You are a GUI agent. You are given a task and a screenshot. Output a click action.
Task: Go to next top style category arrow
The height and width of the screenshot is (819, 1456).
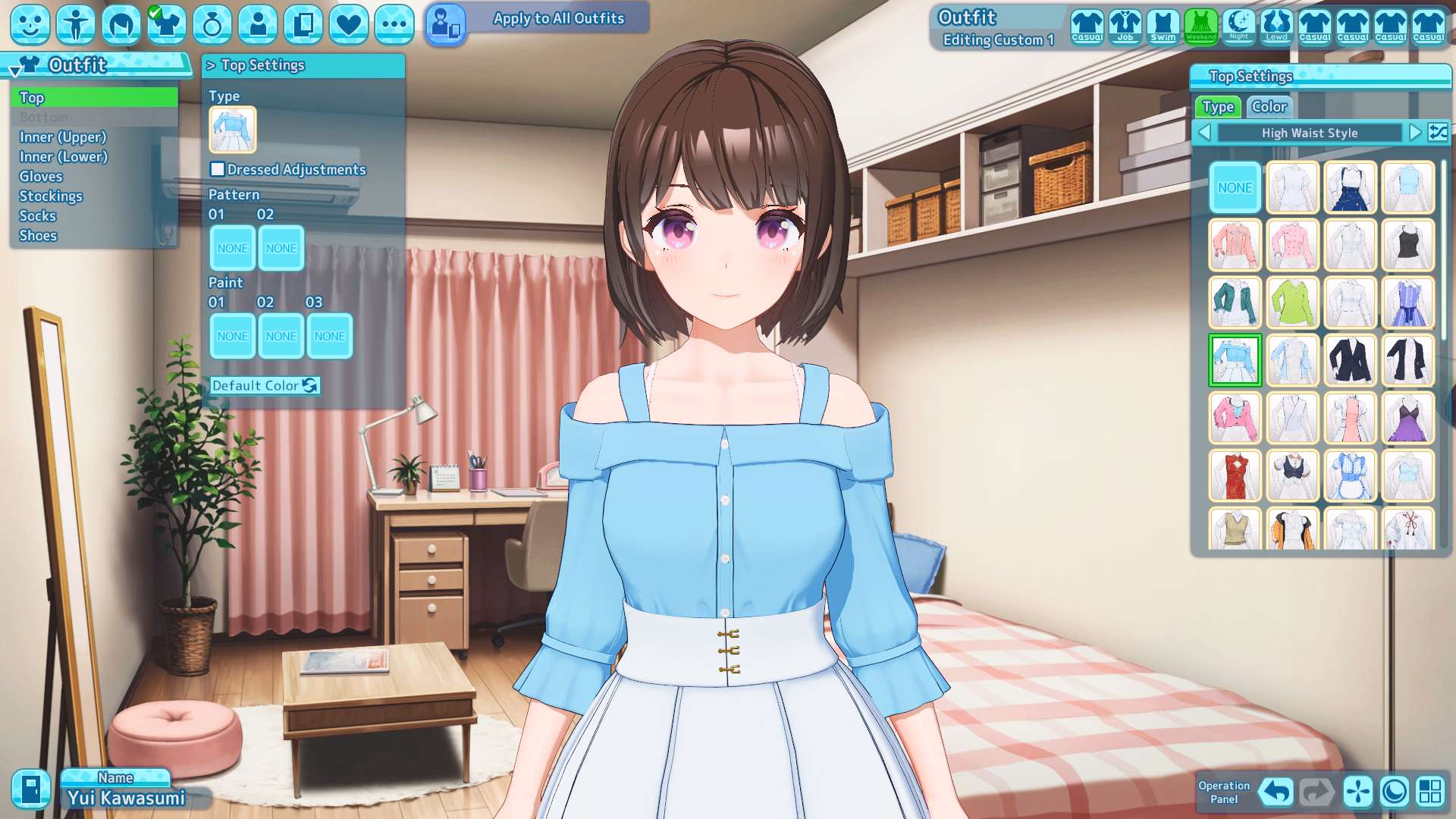1414,133
